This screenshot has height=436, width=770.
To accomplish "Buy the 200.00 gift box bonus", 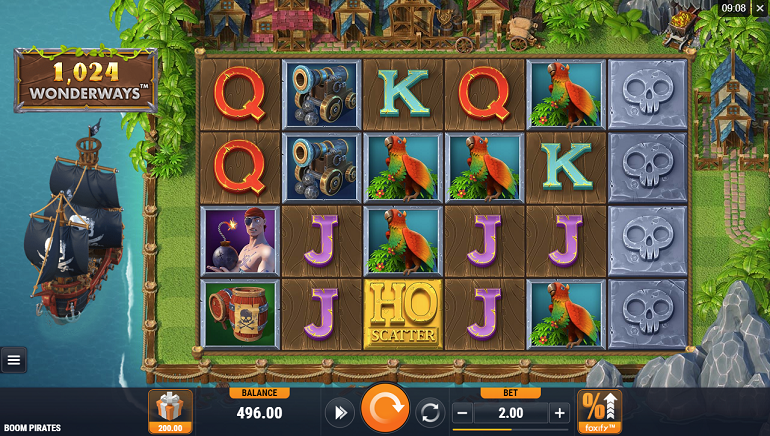I will [170, 410].
